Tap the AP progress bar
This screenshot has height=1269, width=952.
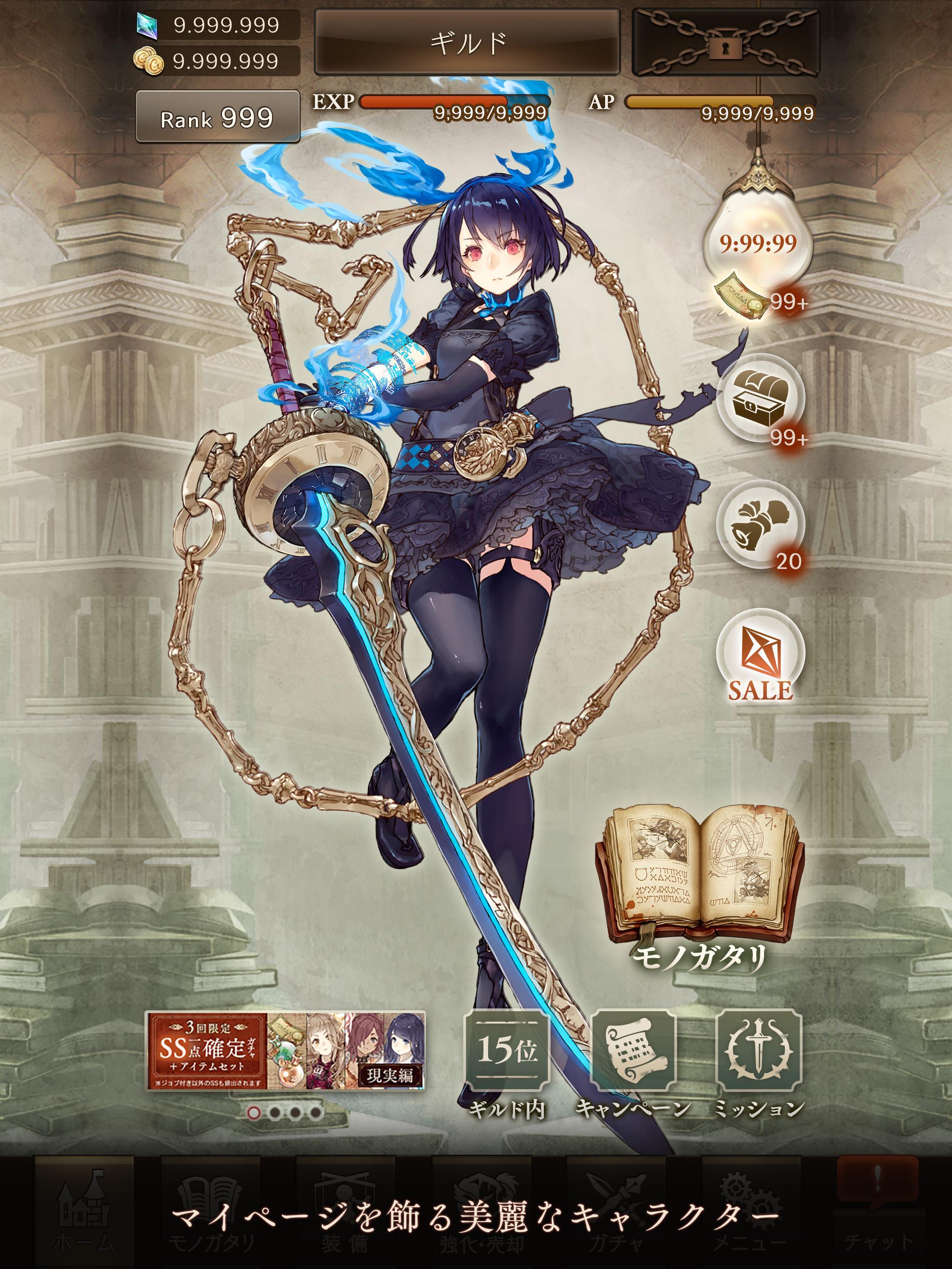[x=720, y=102]
